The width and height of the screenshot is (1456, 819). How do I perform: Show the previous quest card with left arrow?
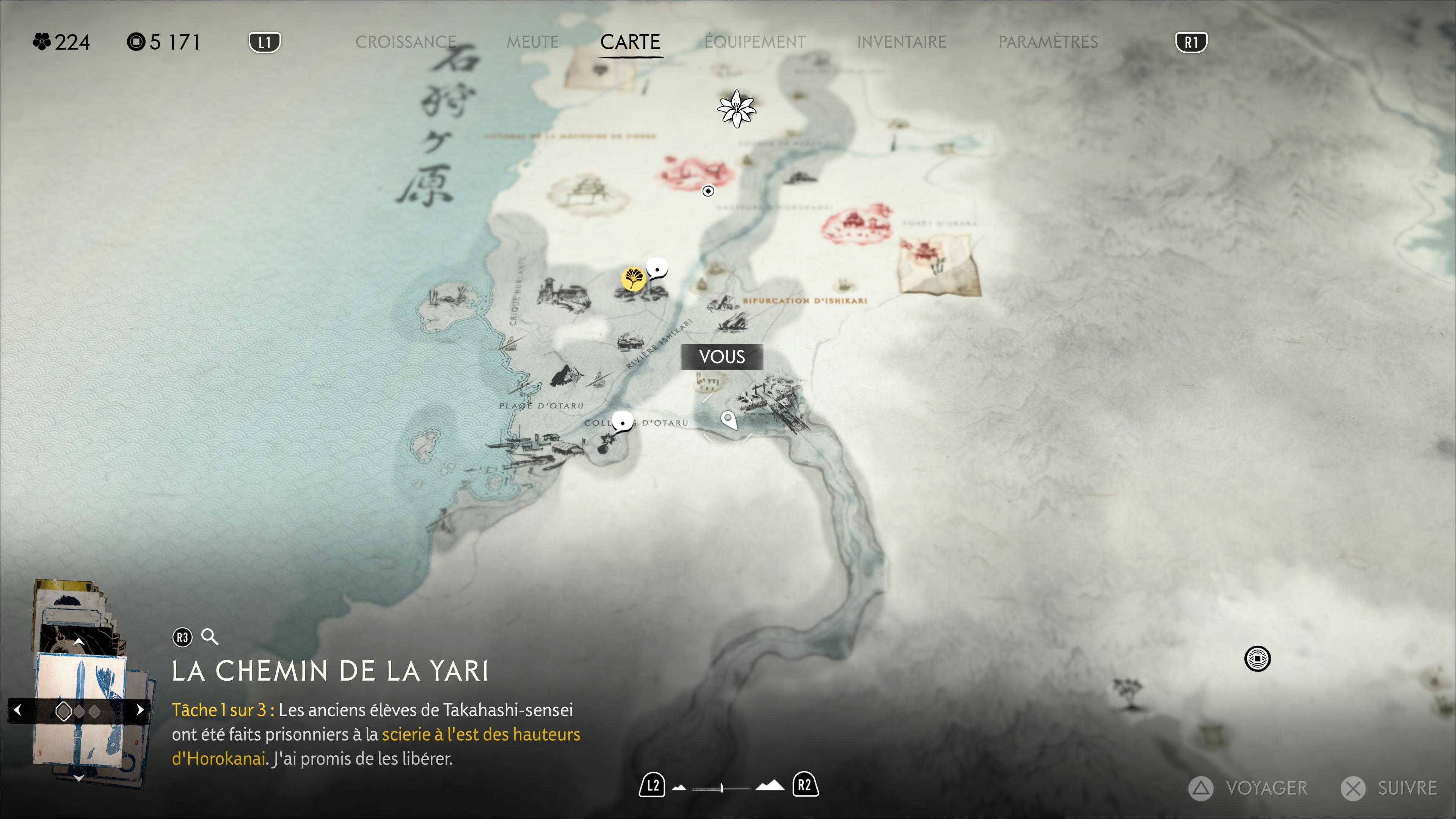[x=17, y=710]
